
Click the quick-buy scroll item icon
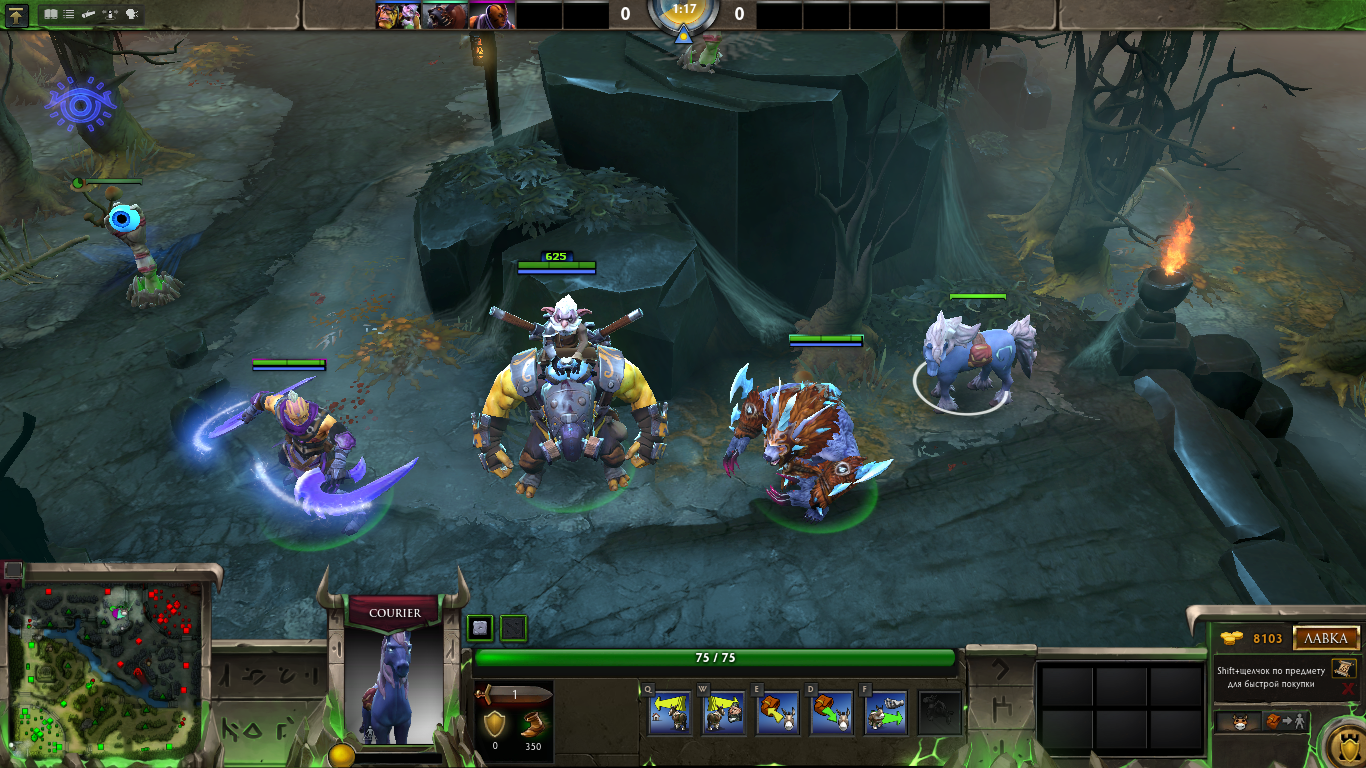point(1345,668)
